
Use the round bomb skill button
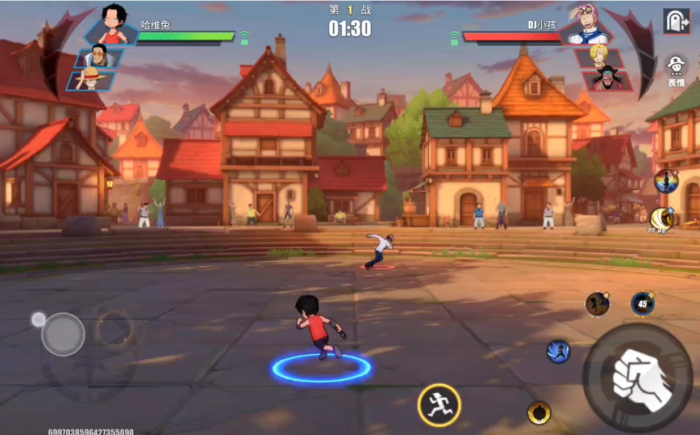point(539,412)
